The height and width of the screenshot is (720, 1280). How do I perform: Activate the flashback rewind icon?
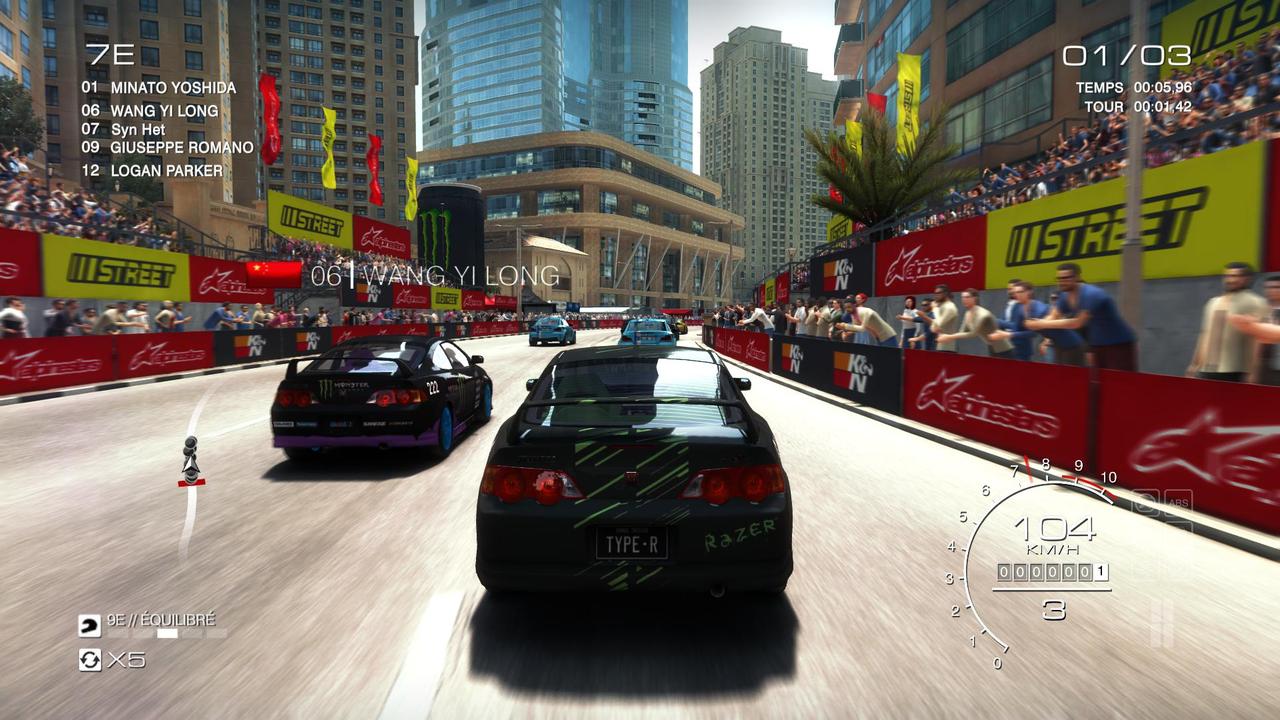point(90,659)
